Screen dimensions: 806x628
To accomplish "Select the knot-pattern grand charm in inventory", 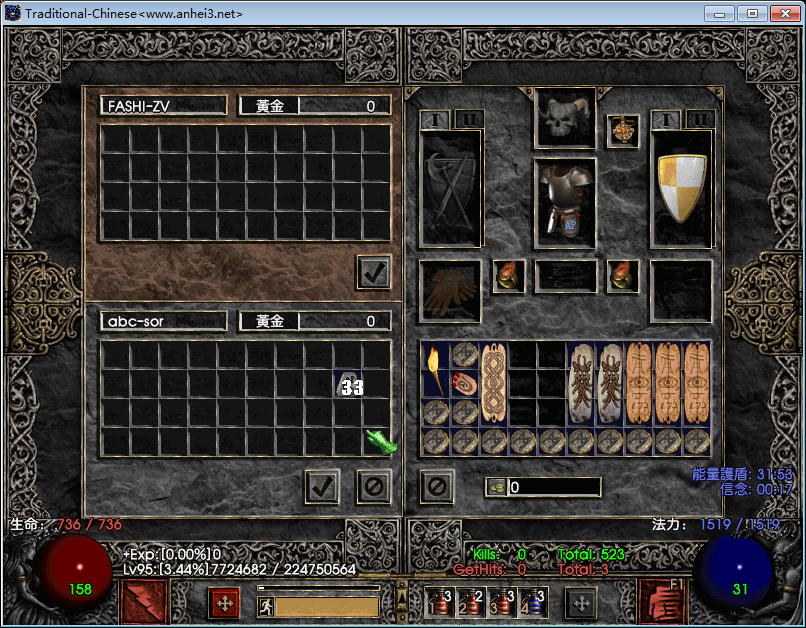I will (494, 384).
